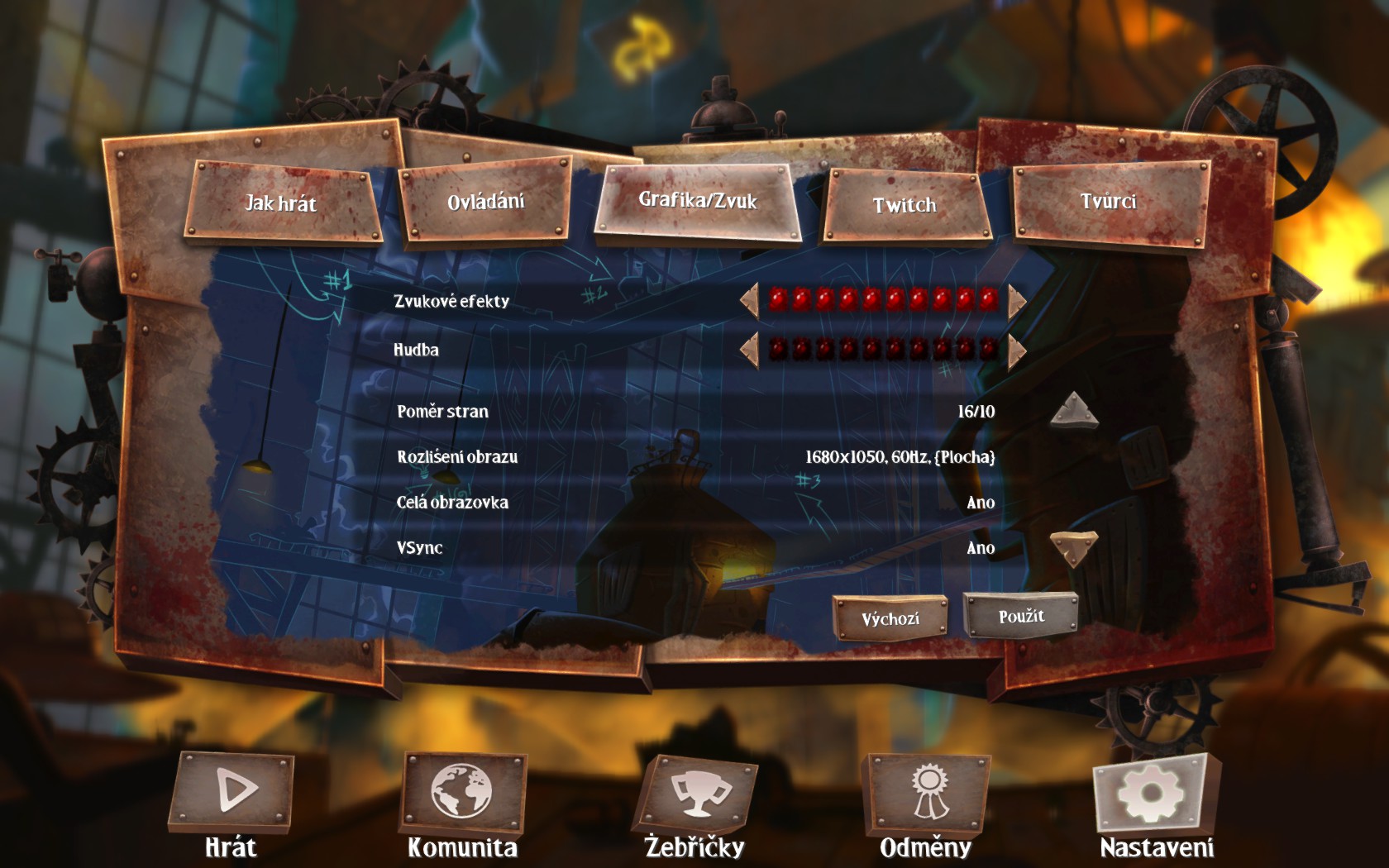Viewport: 1389px width, 868px height.
Task: Lower Hudba volume with left arrow
Action: click(x=749, y=350)
